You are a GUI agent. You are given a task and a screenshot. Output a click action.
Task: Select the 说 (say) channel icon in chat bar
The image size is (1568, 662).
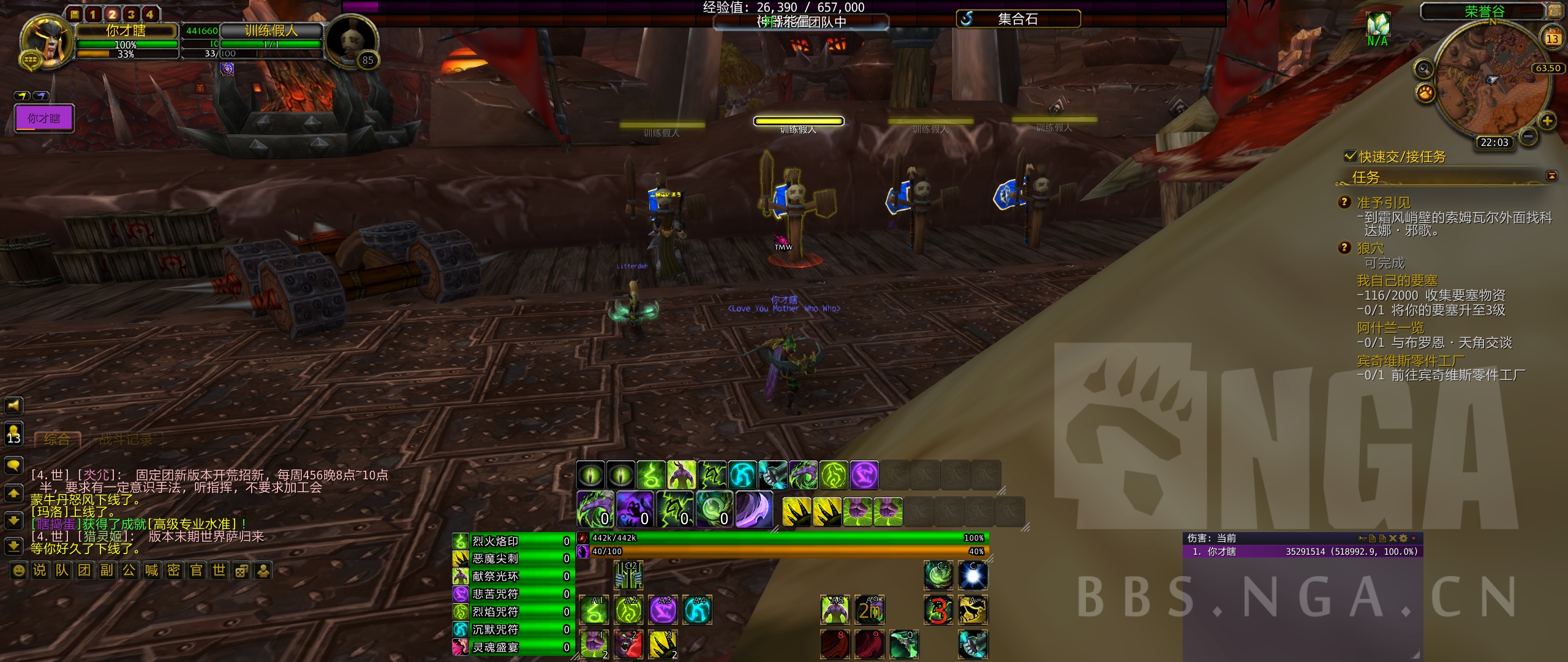coord(40,570)
